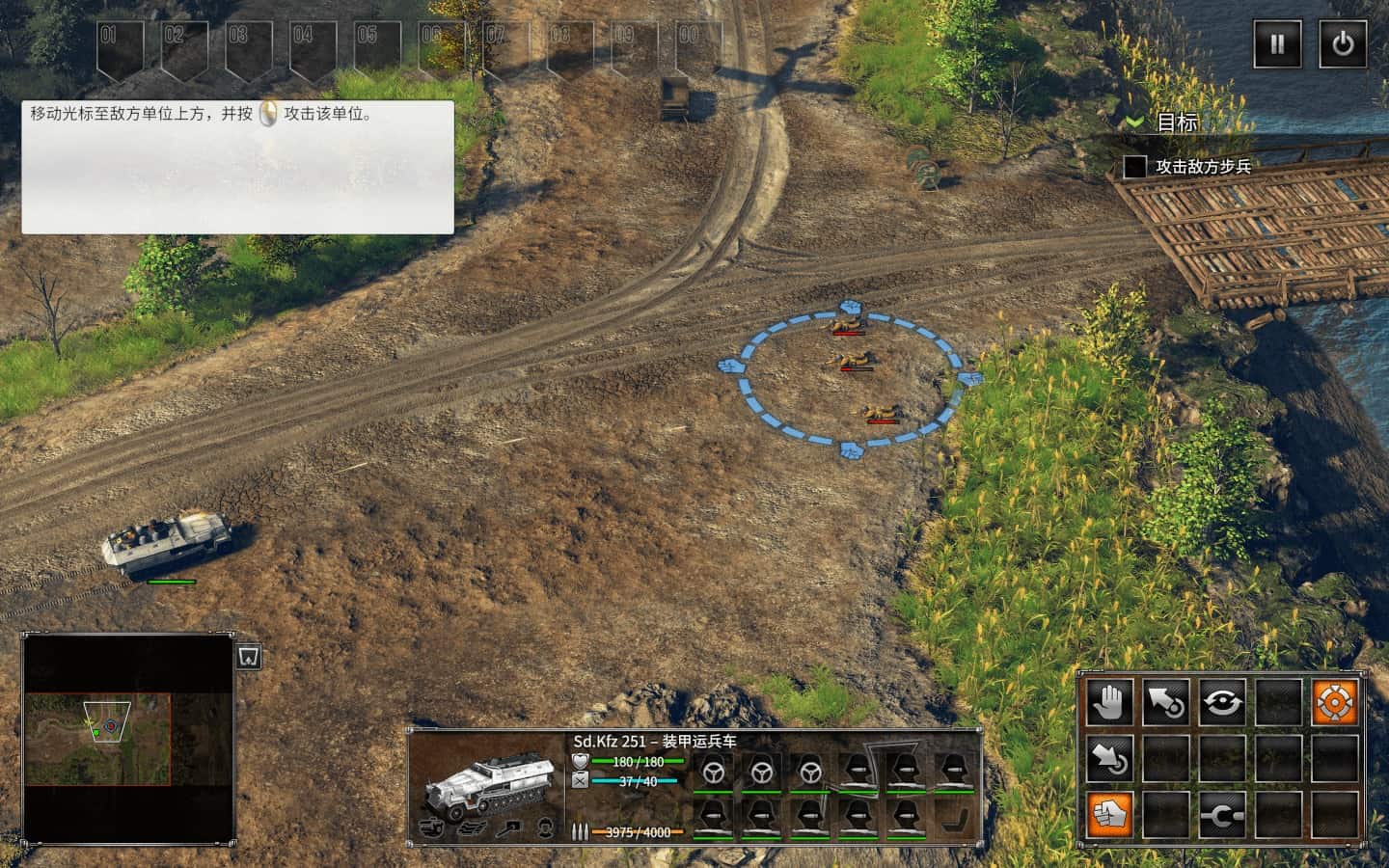Viewport: 1389px width, 868px height.
Task: Toggle the minimap camera view button
Action: 249,656
